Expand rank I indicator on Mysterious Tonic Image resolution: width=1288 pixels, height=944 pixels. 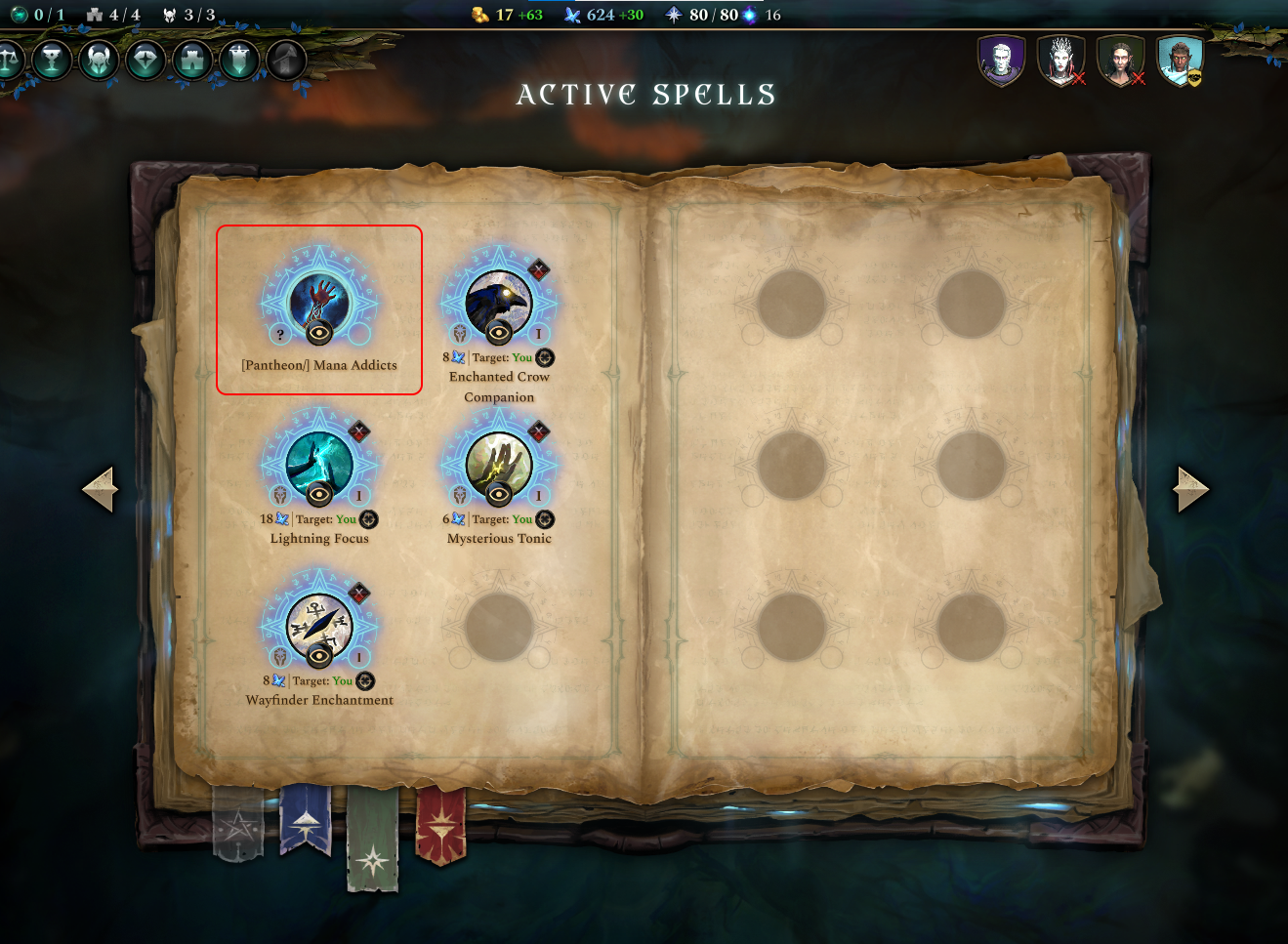537,495
